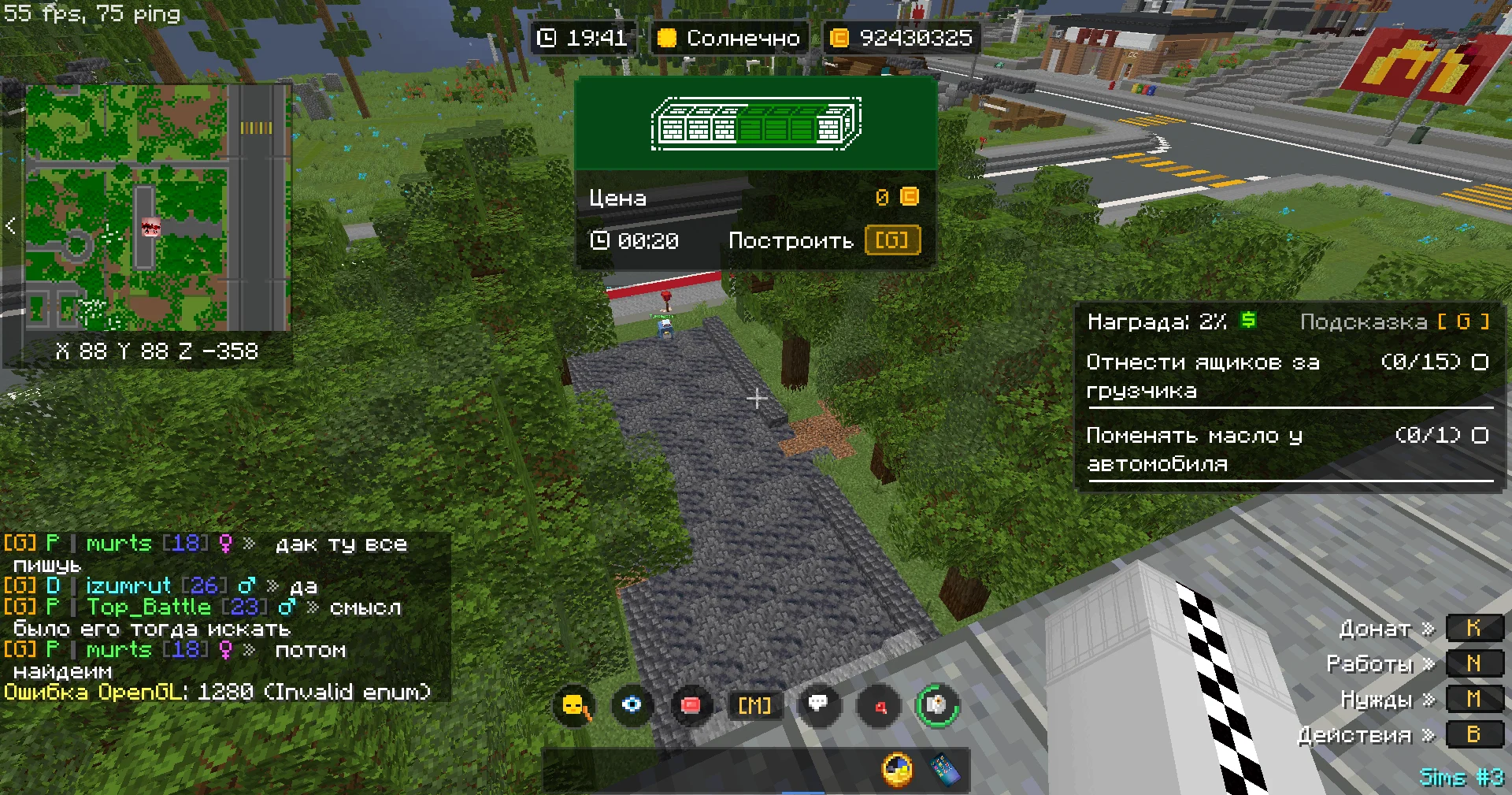
Task: Collapse the minimap with the left arrow
Action: (10, 226)
